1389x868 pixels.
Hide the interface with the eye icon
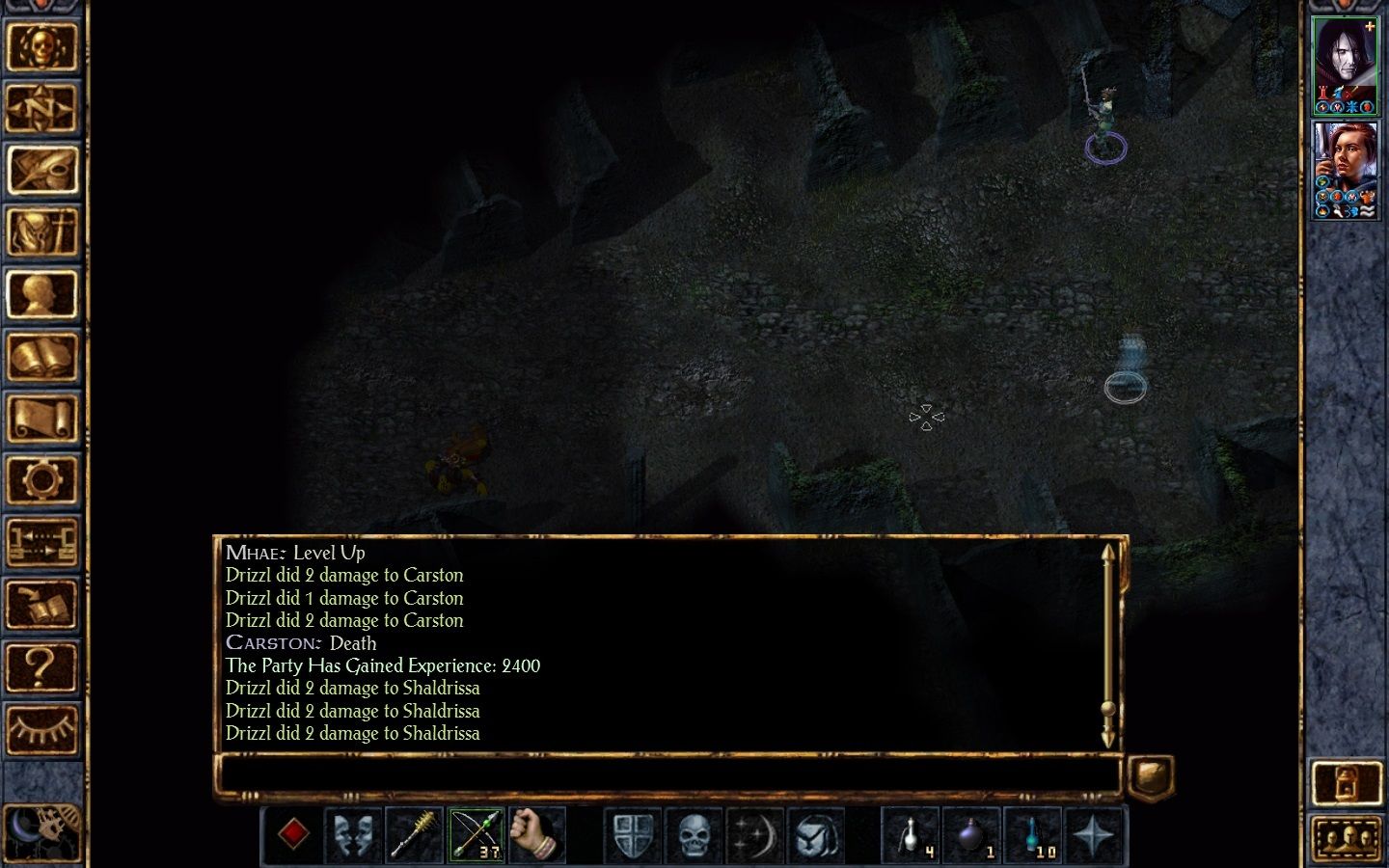click(x=42, y=729)
